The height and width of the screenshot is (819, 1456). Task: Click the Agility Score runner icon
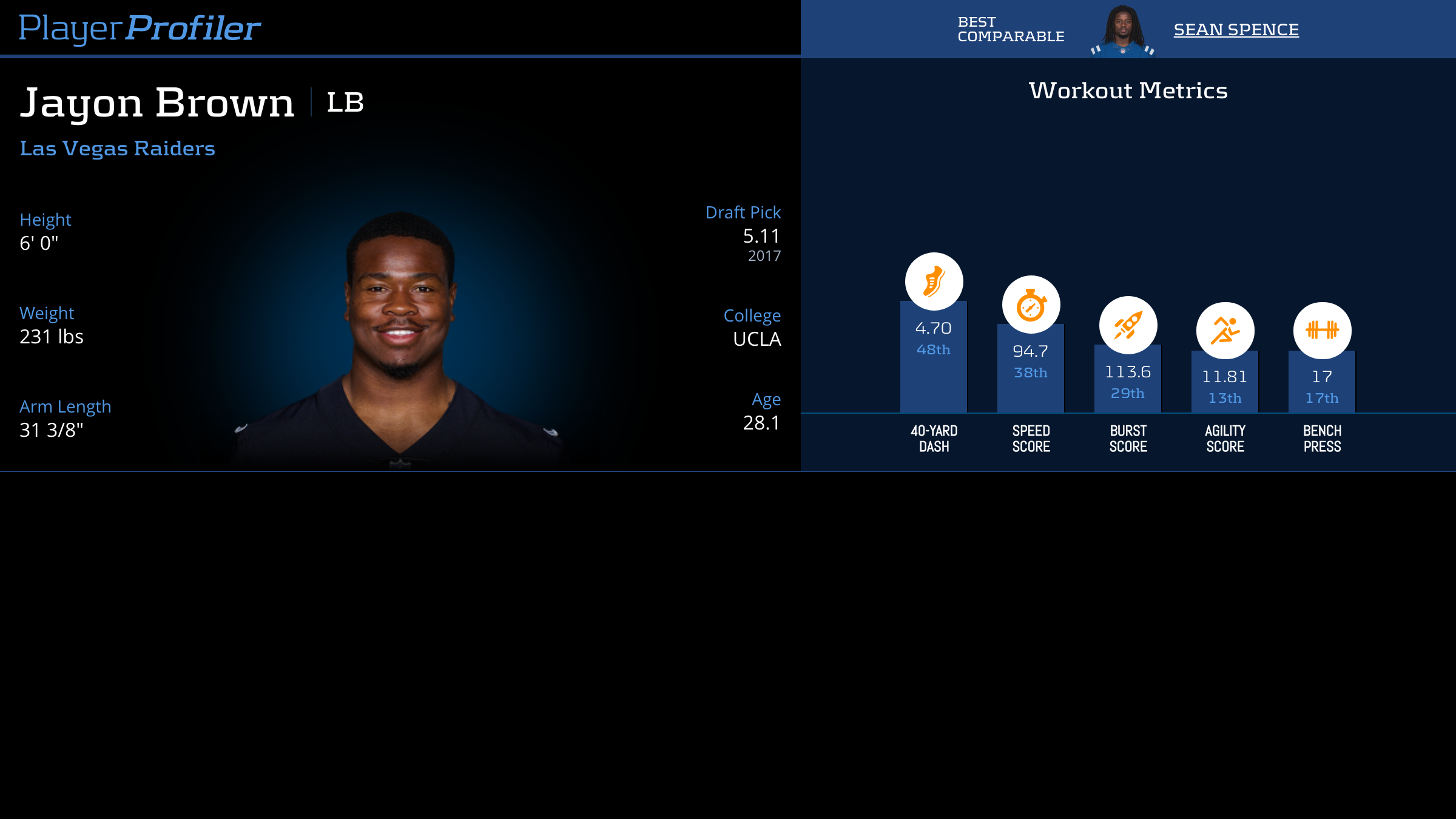[x=1225, y=331]
